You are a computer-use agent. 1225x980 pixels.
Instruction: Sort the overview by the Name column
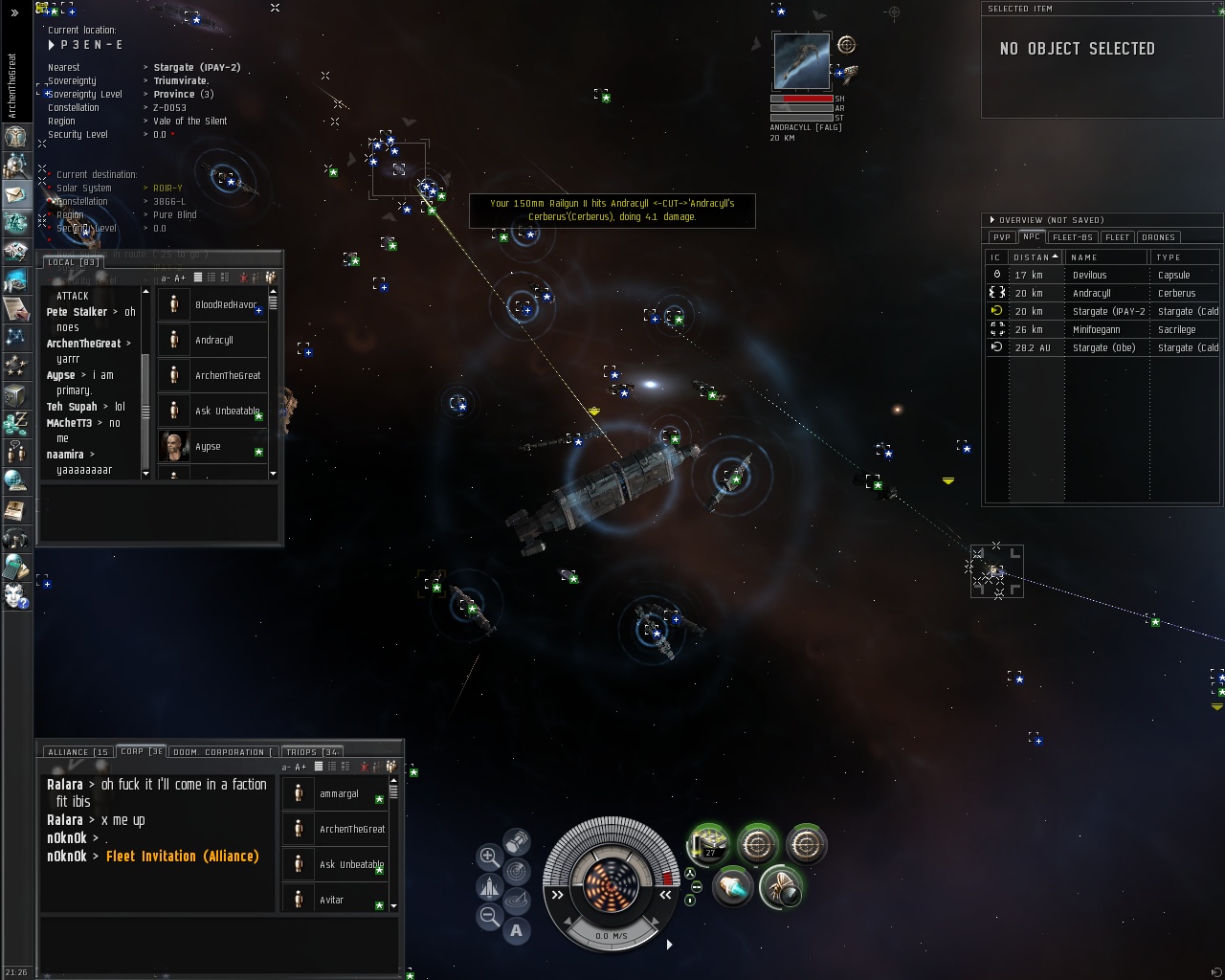point(1105,257)
